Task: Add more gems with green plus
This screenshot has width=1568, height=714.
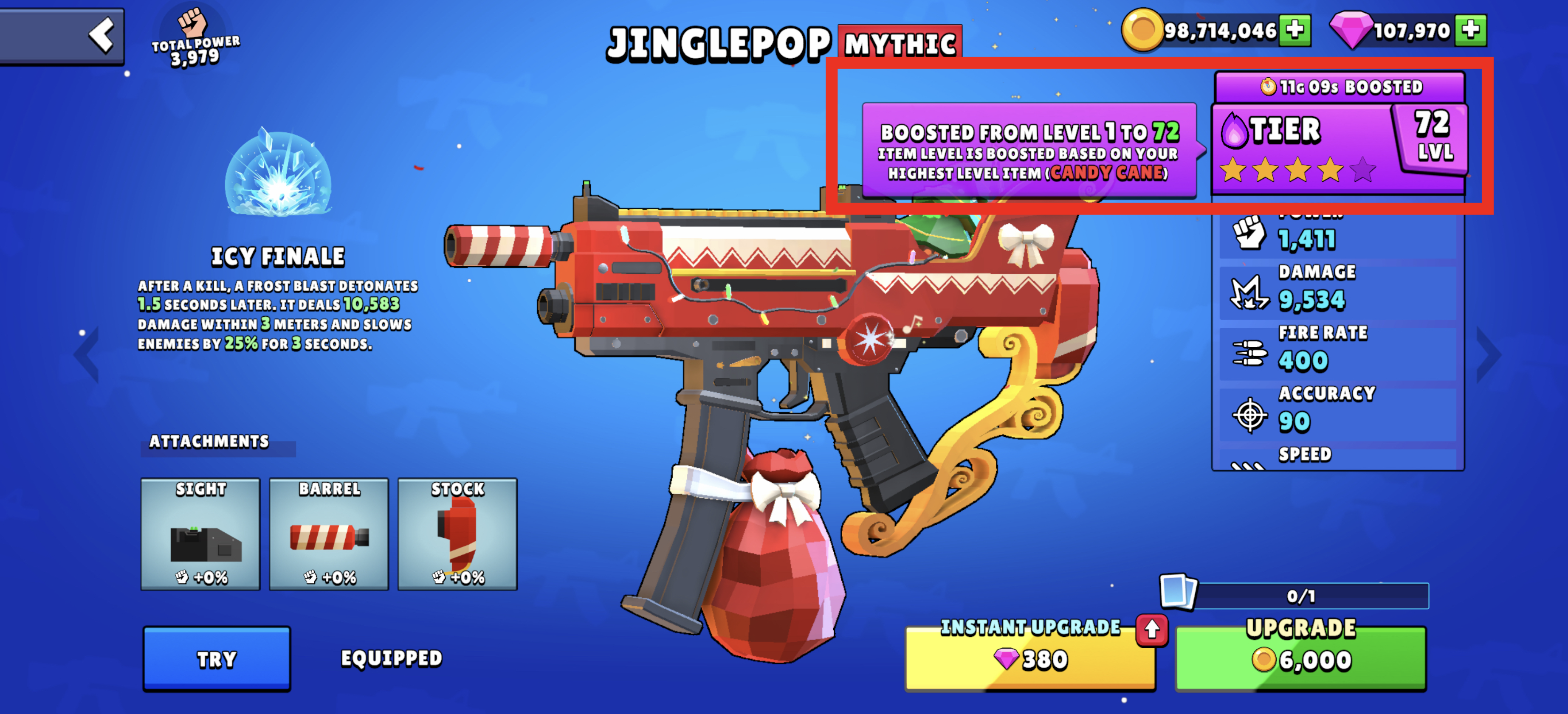Action: pos(1470,29)
